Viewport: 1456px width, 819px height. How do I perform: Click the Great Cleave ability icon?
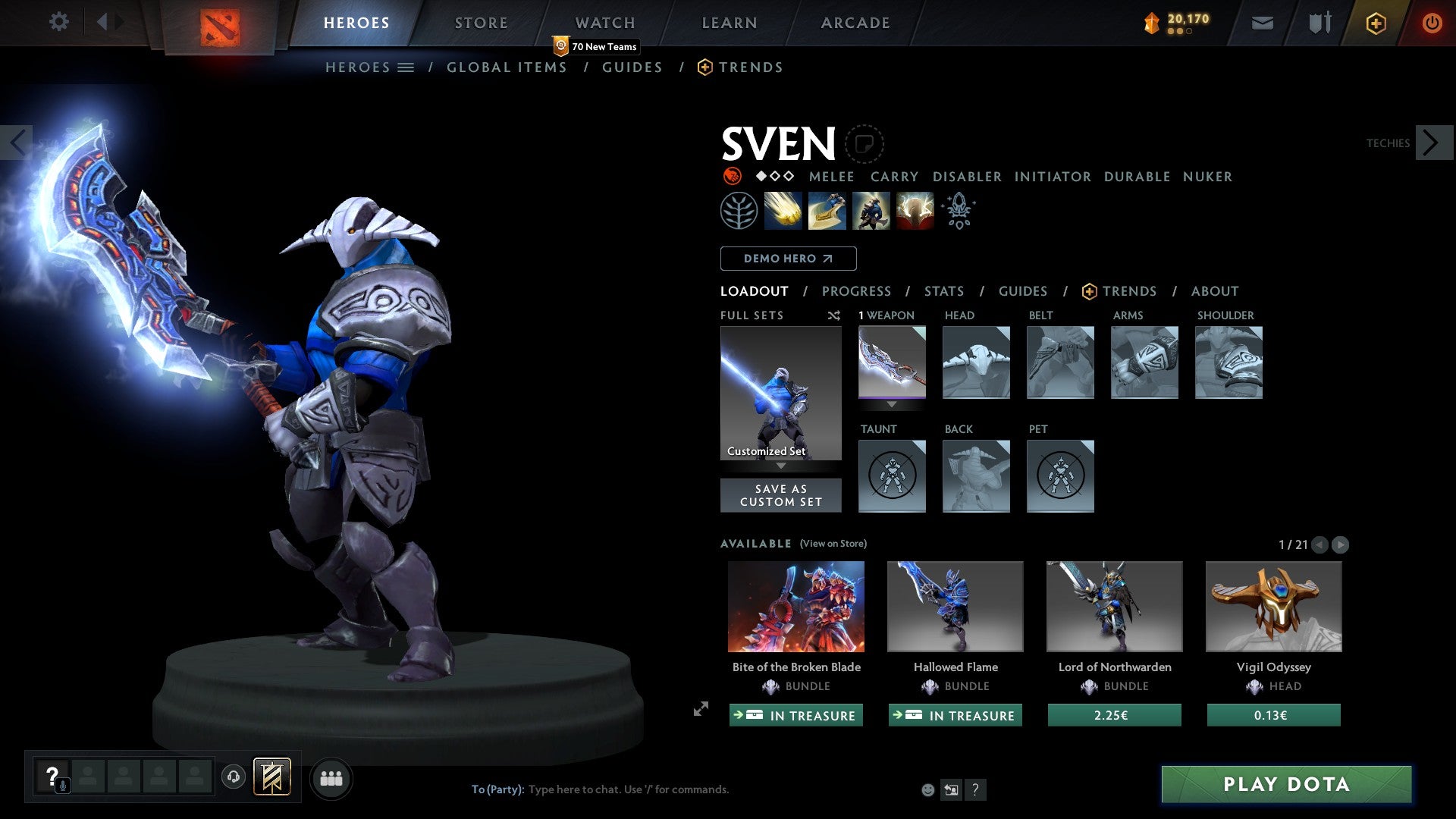click(828, 211)
